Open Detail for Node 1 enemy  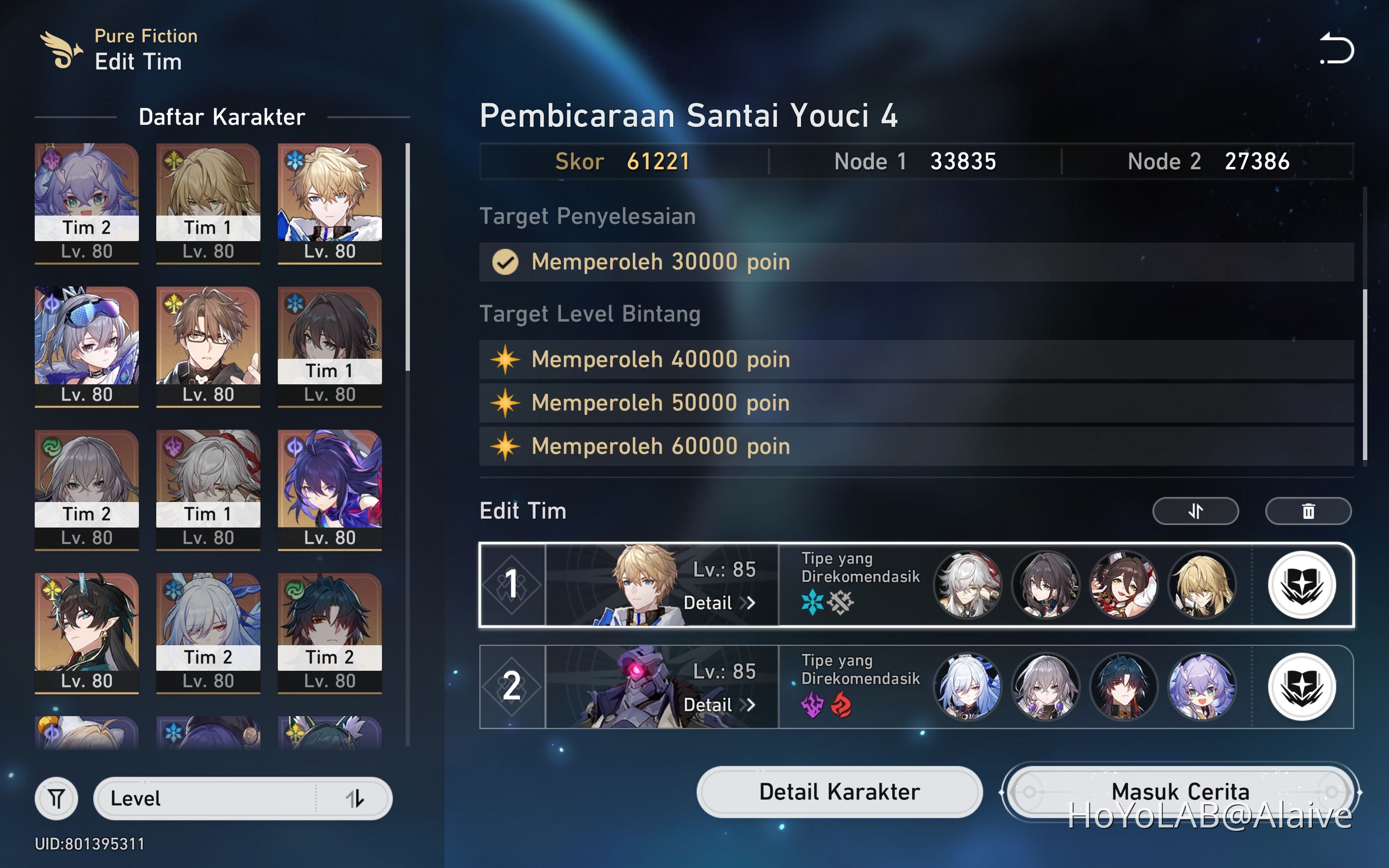click(719, 603)
